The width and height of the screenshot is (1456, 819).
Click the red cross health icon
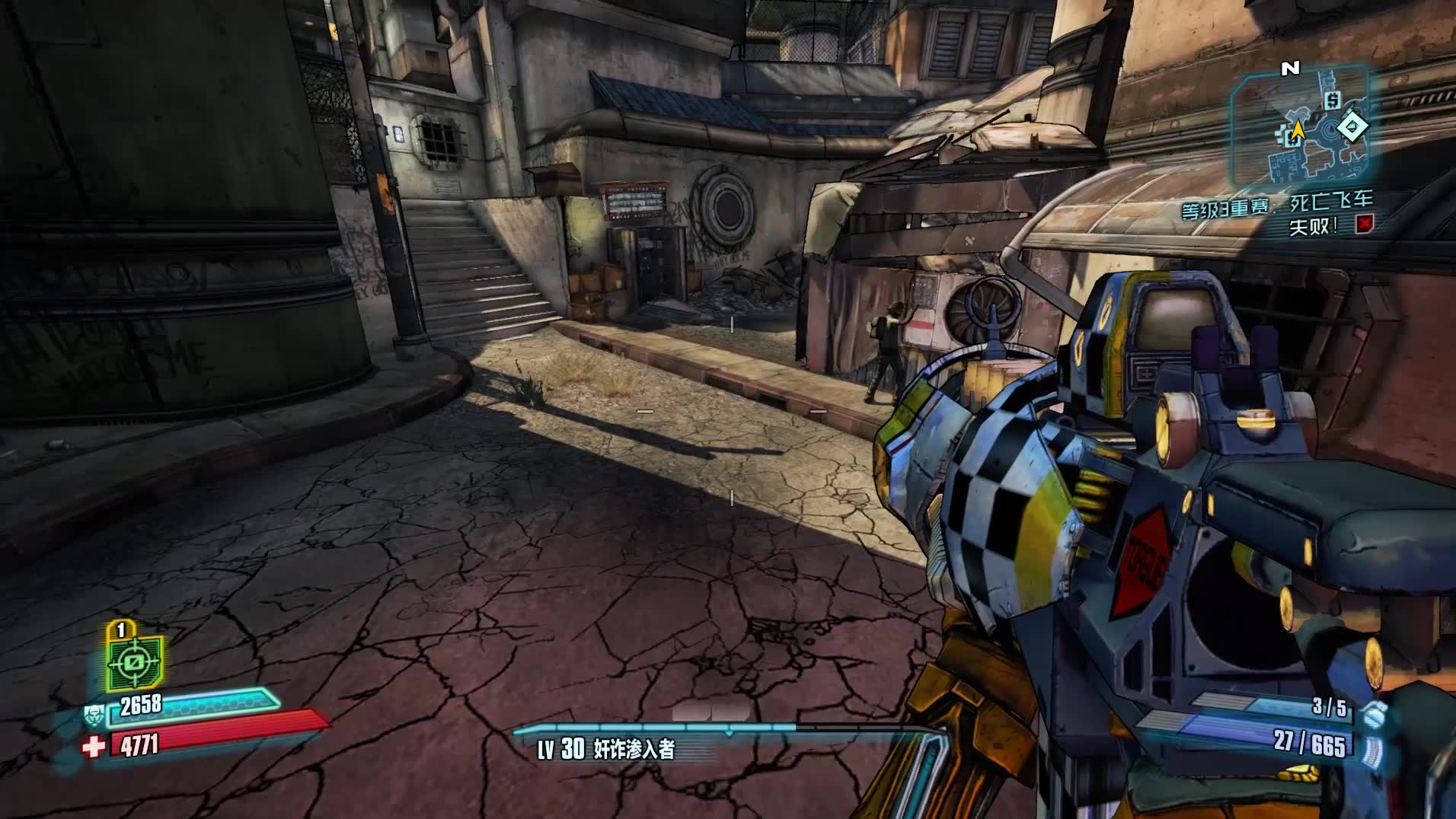(94, 747)
